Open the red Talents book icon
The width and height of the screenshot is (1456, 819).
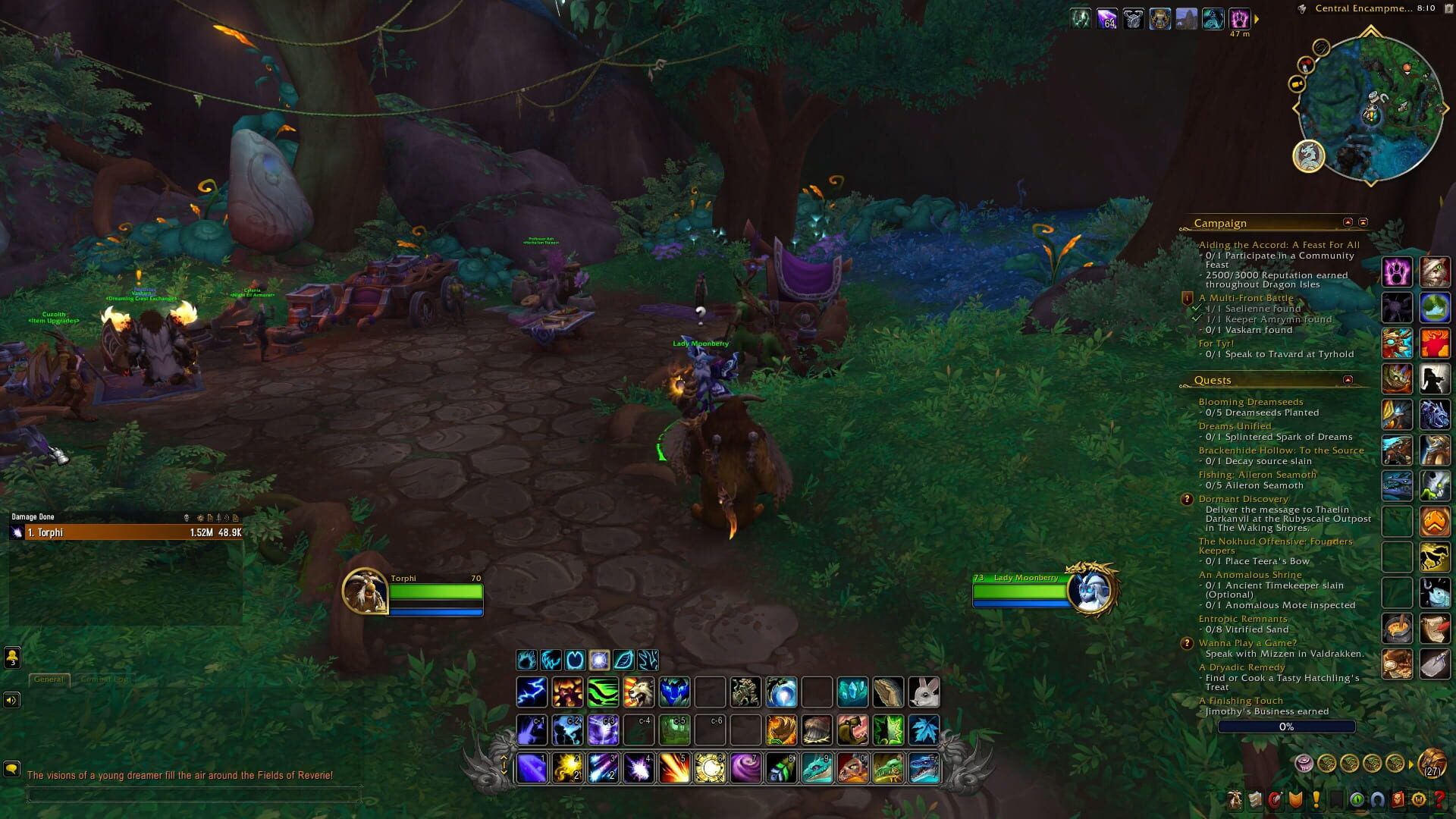pyautogui.click(x=1276, y=800)
